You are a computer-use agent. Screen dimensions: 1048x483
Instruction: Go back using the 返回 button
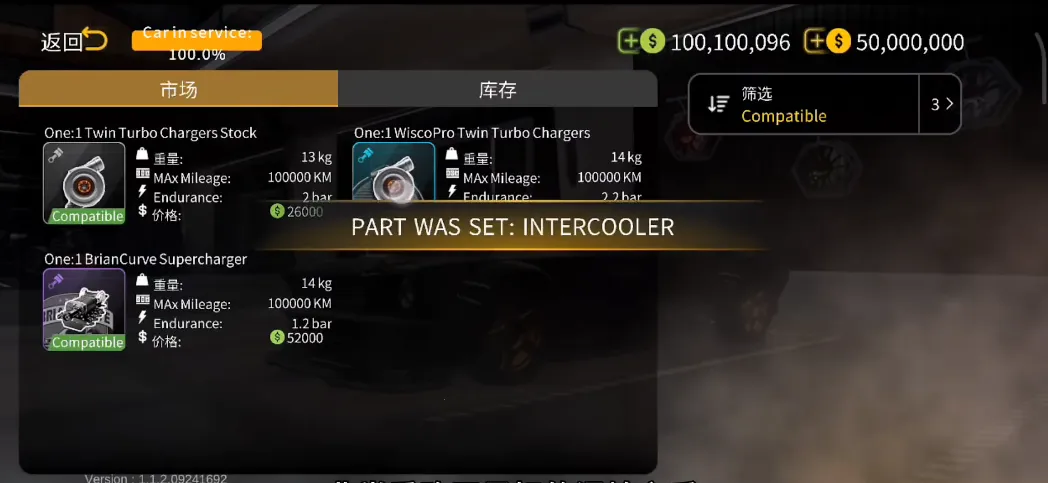(73, 41)
